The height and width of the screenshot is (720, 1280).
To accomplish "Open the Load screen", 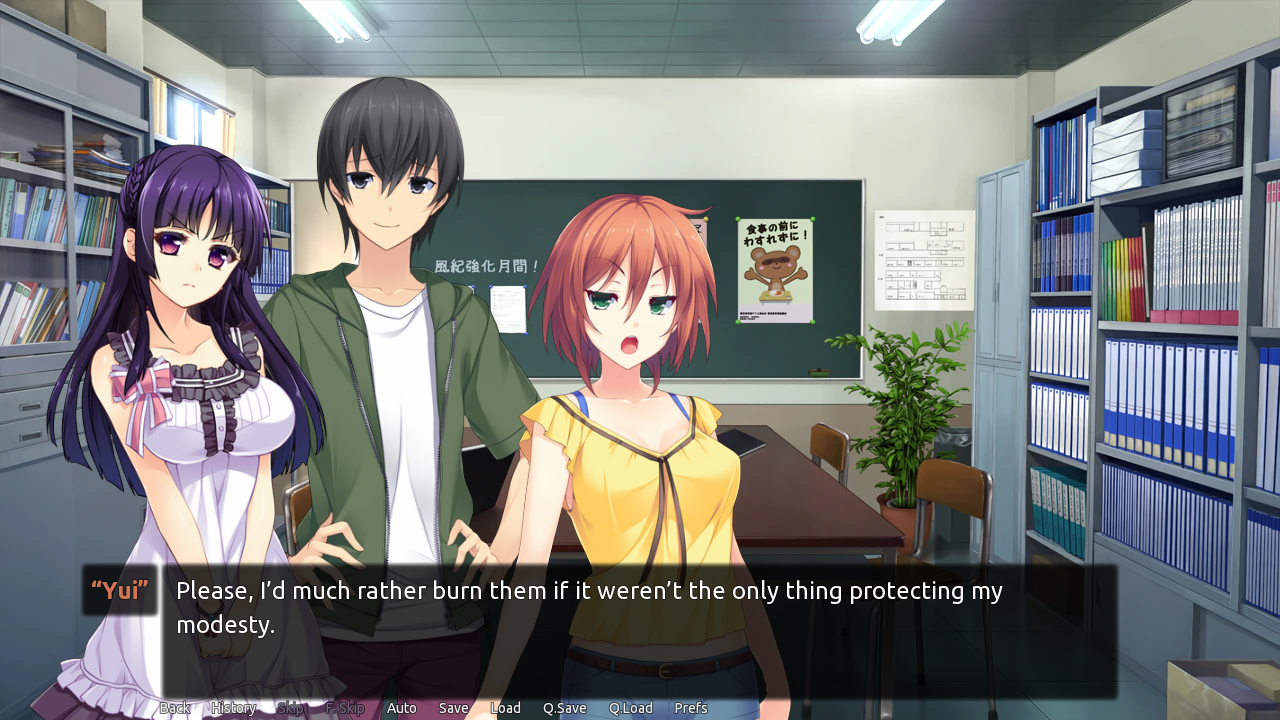I will coord(506,707).
